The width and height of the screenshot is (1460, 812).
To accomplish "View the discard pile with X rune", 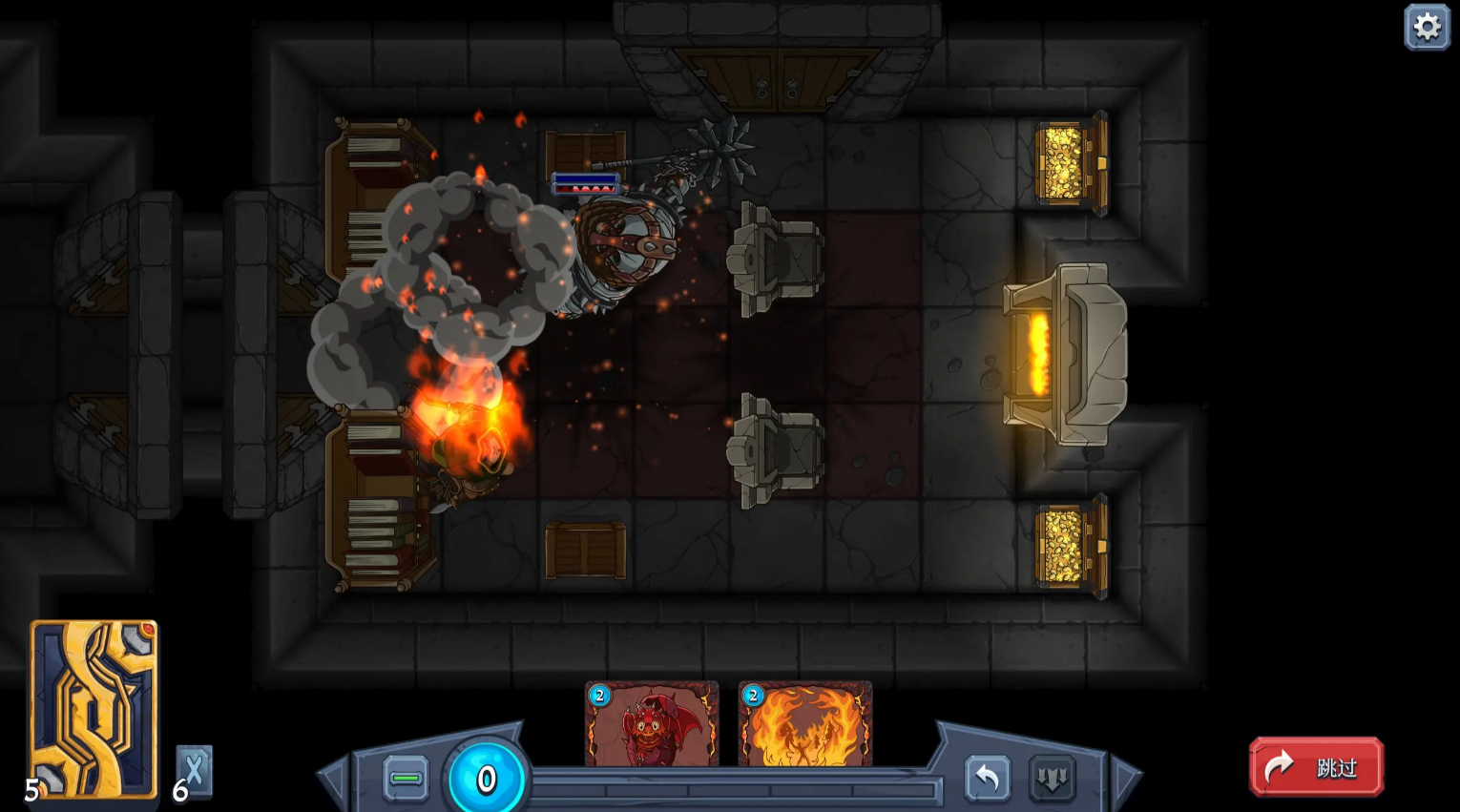I will pyautogui.click(x=195, y=771).
